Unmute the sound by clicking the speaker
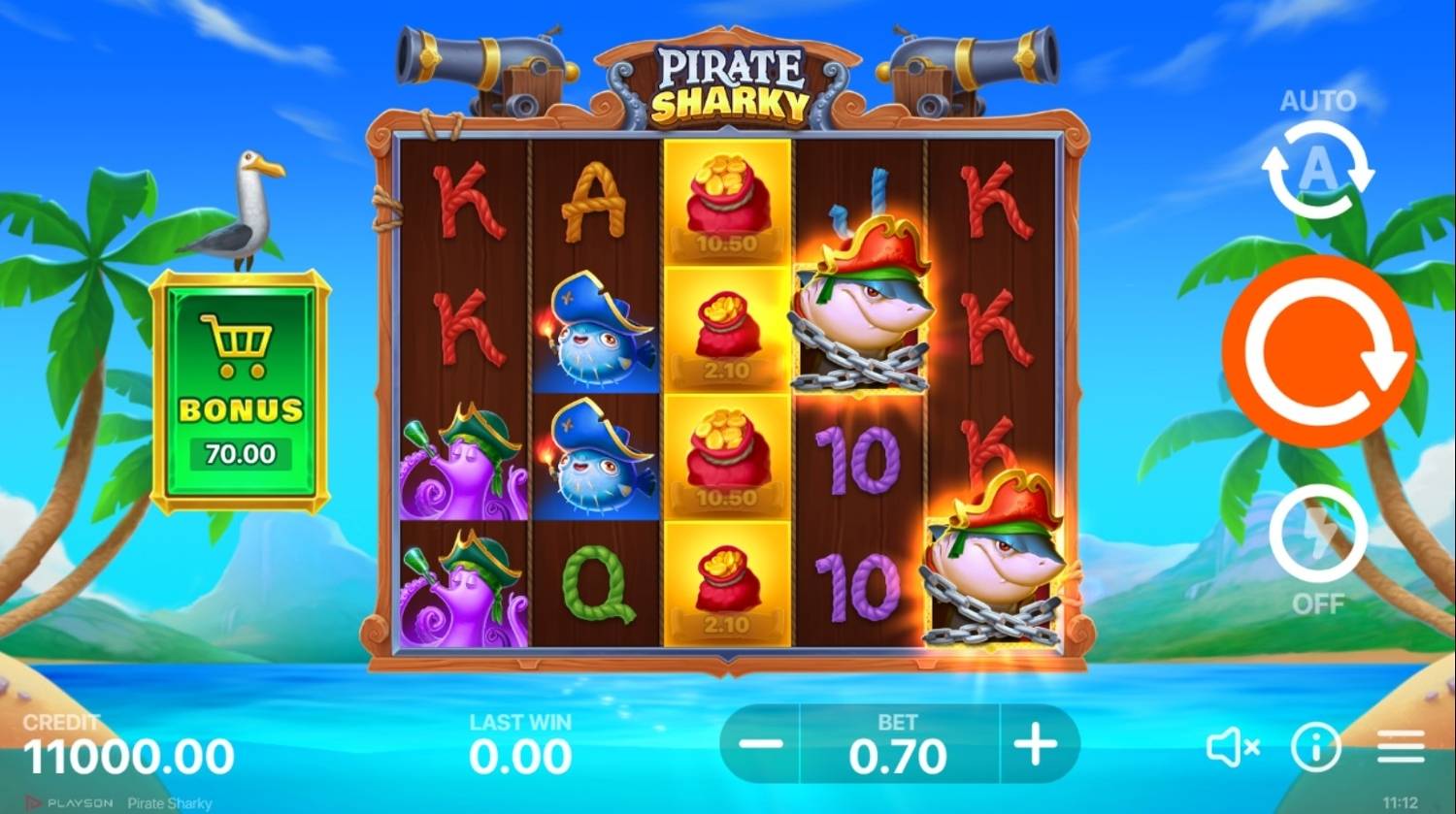Viewport: 1456px width, 814px height. pyautogui.click(x=1235, y=745)
